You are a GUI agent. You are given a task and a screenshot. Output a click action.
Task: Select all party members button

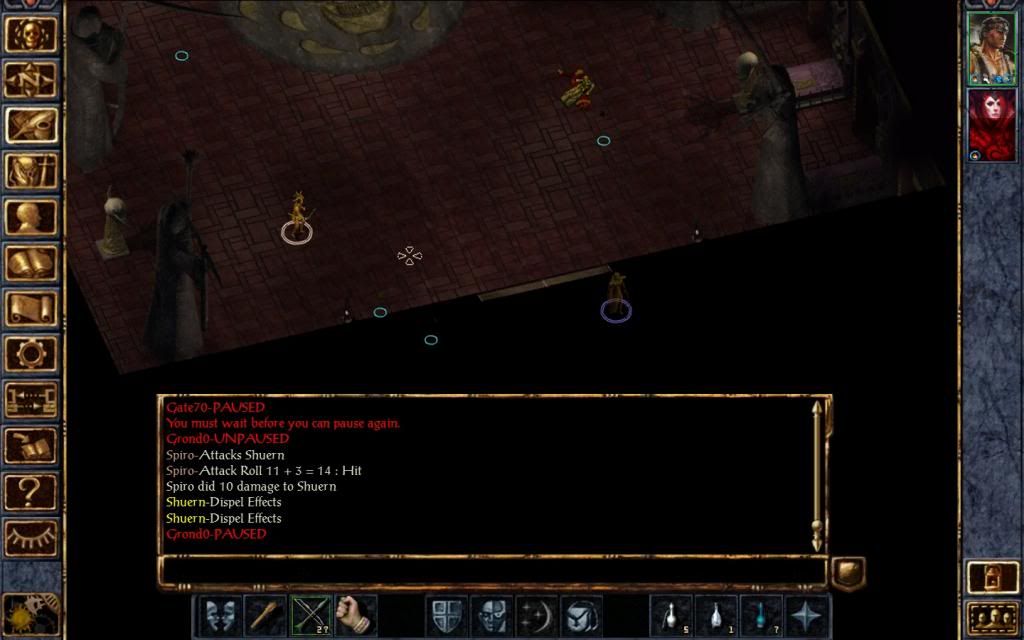pos(991,617)
